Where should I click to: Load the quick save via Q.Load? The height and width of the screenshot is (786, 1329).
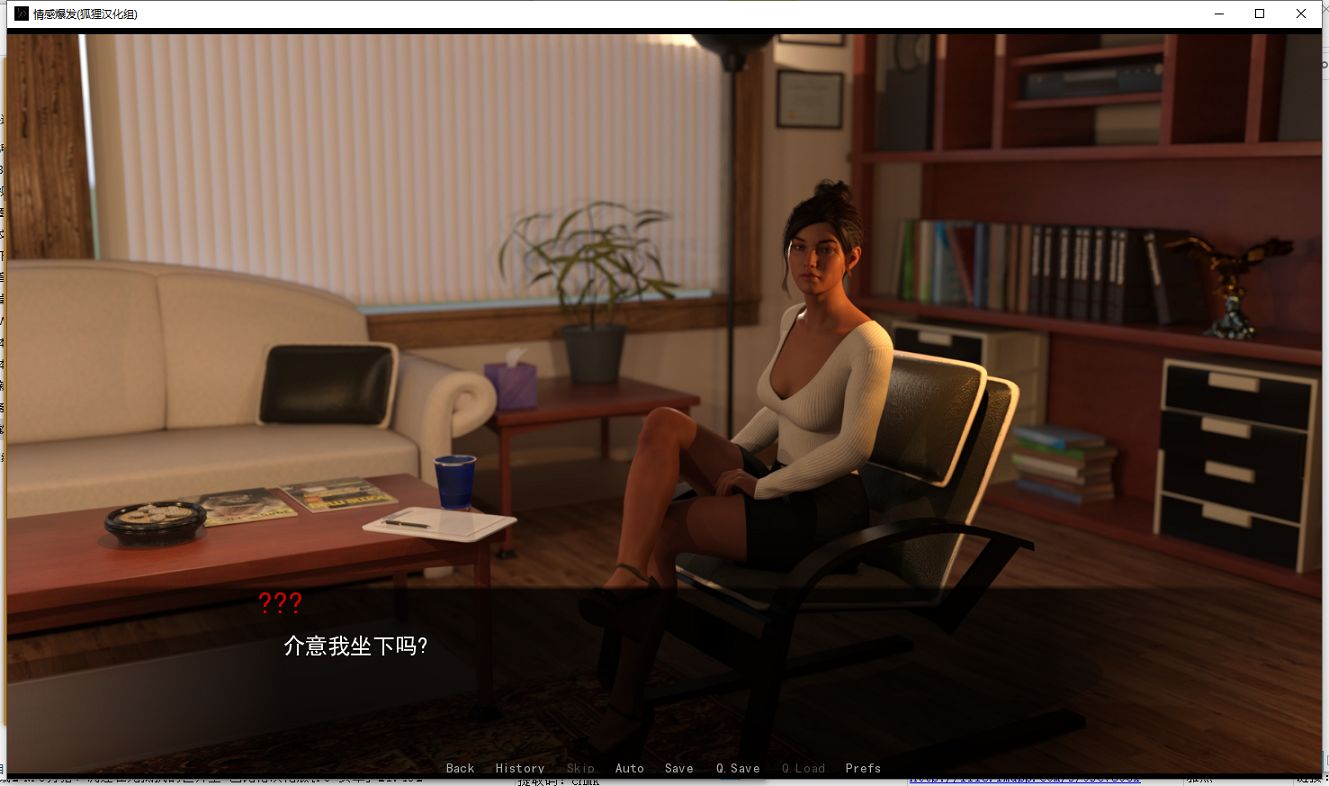tap(802, 768)
